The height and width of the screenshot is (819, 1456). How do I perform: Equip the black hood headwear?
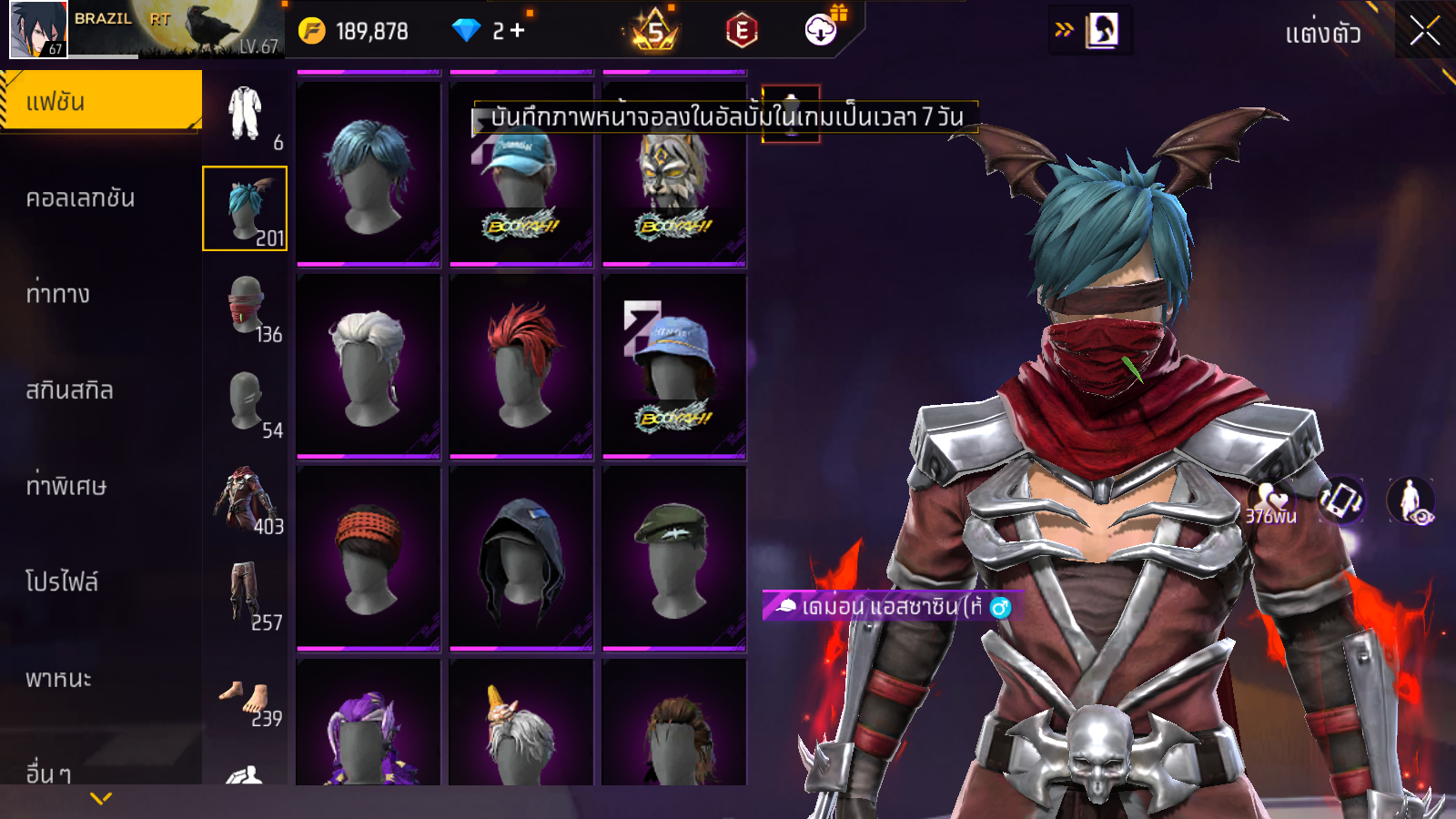[521, 558]
